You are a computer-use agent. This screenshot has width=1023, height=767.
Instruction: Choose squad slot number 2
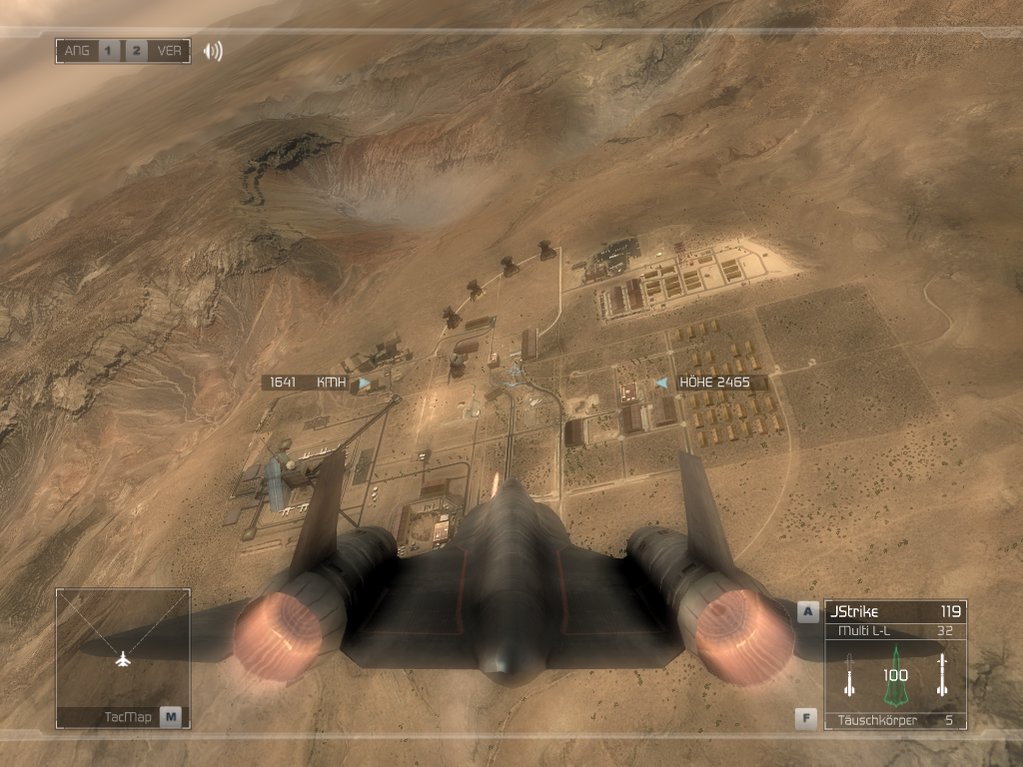(137, 51)
